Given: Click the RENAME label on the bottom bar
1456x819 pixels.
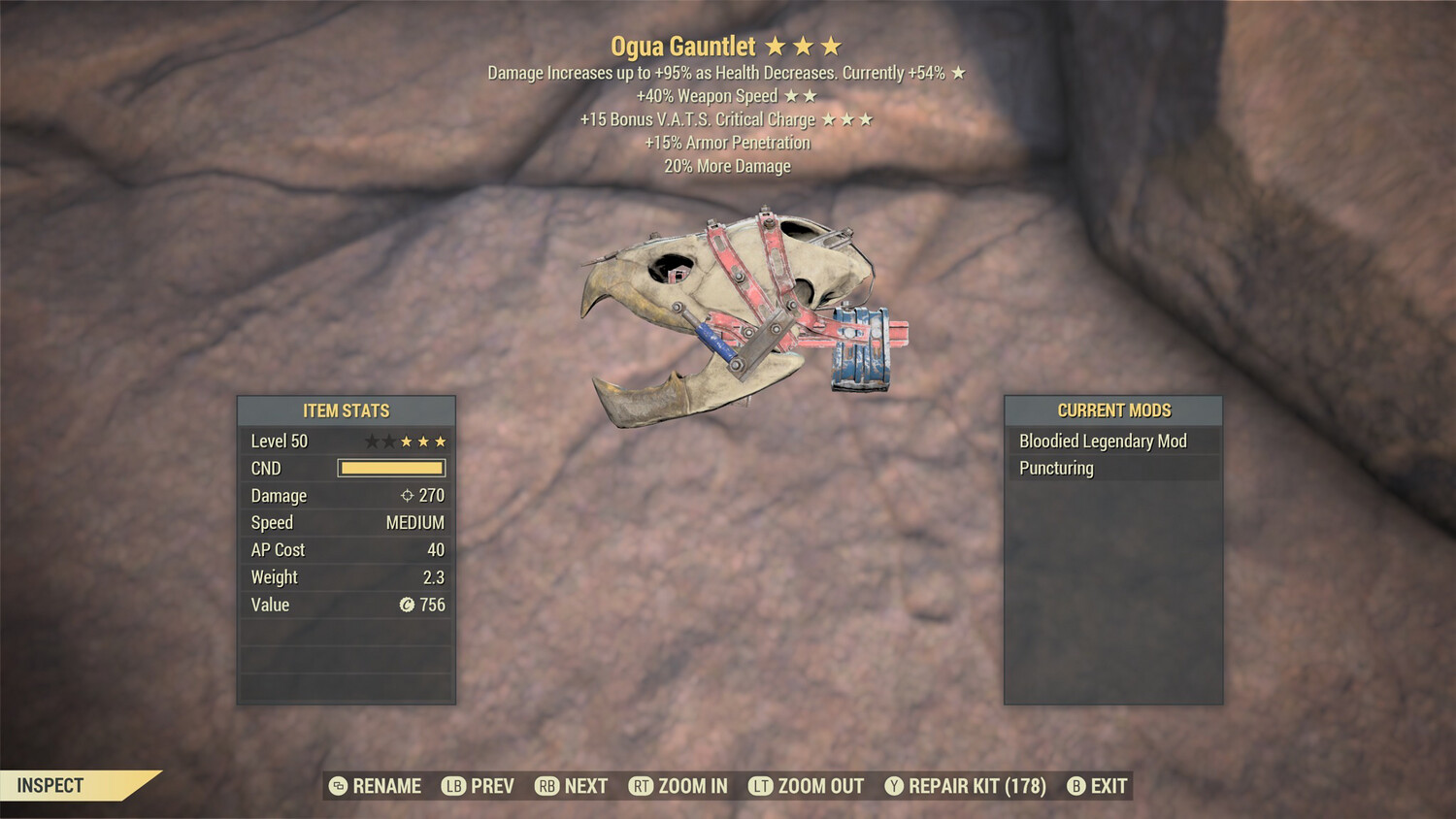Looking at the screenshot, I should pyautogui.click(x=385, y=786).
